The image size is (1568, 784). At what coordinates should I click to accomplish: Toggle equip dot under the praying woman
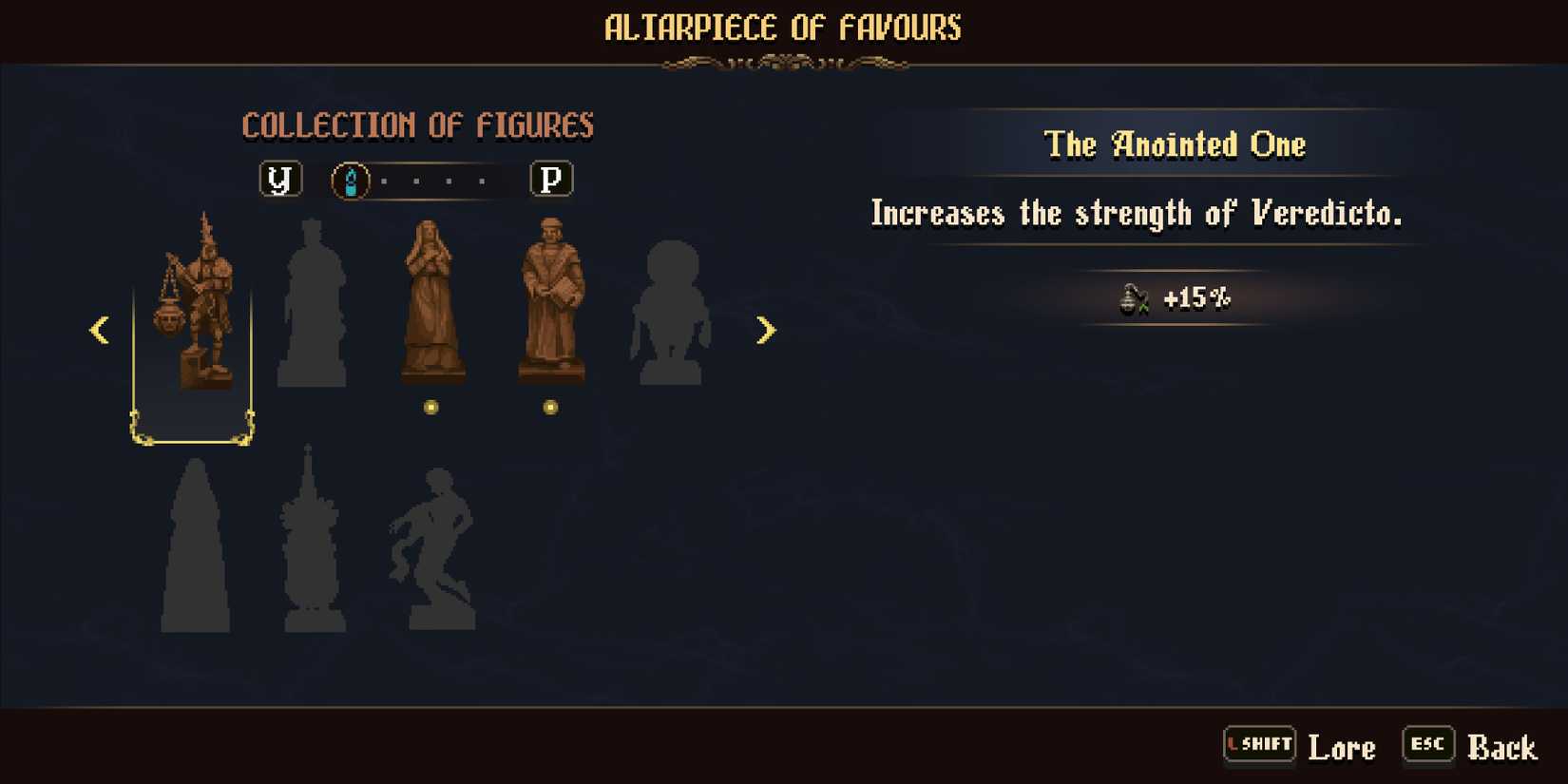point(430,409)
